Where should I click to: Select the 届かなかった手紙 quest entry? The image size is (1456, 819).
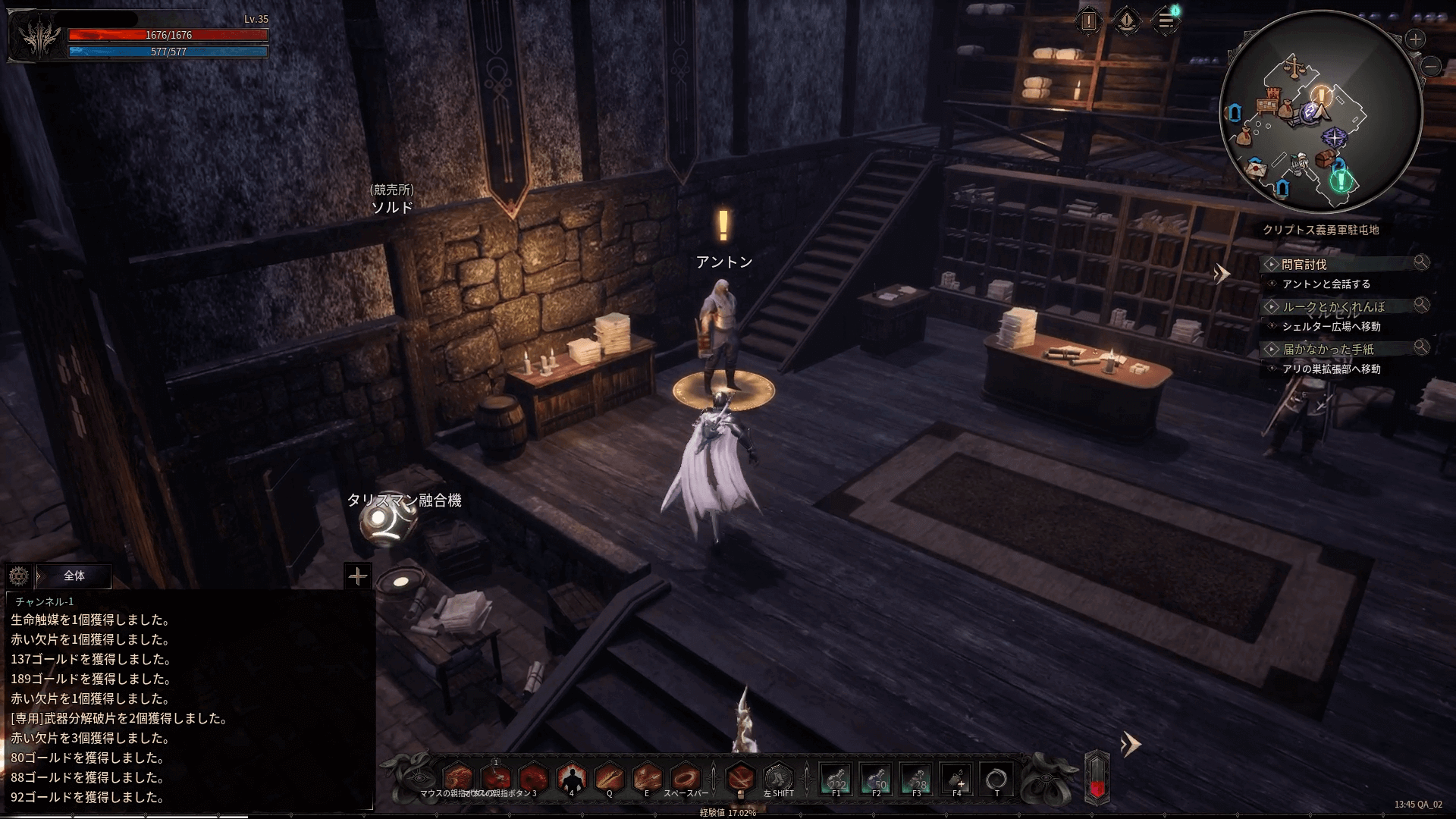click(1328, 350)
